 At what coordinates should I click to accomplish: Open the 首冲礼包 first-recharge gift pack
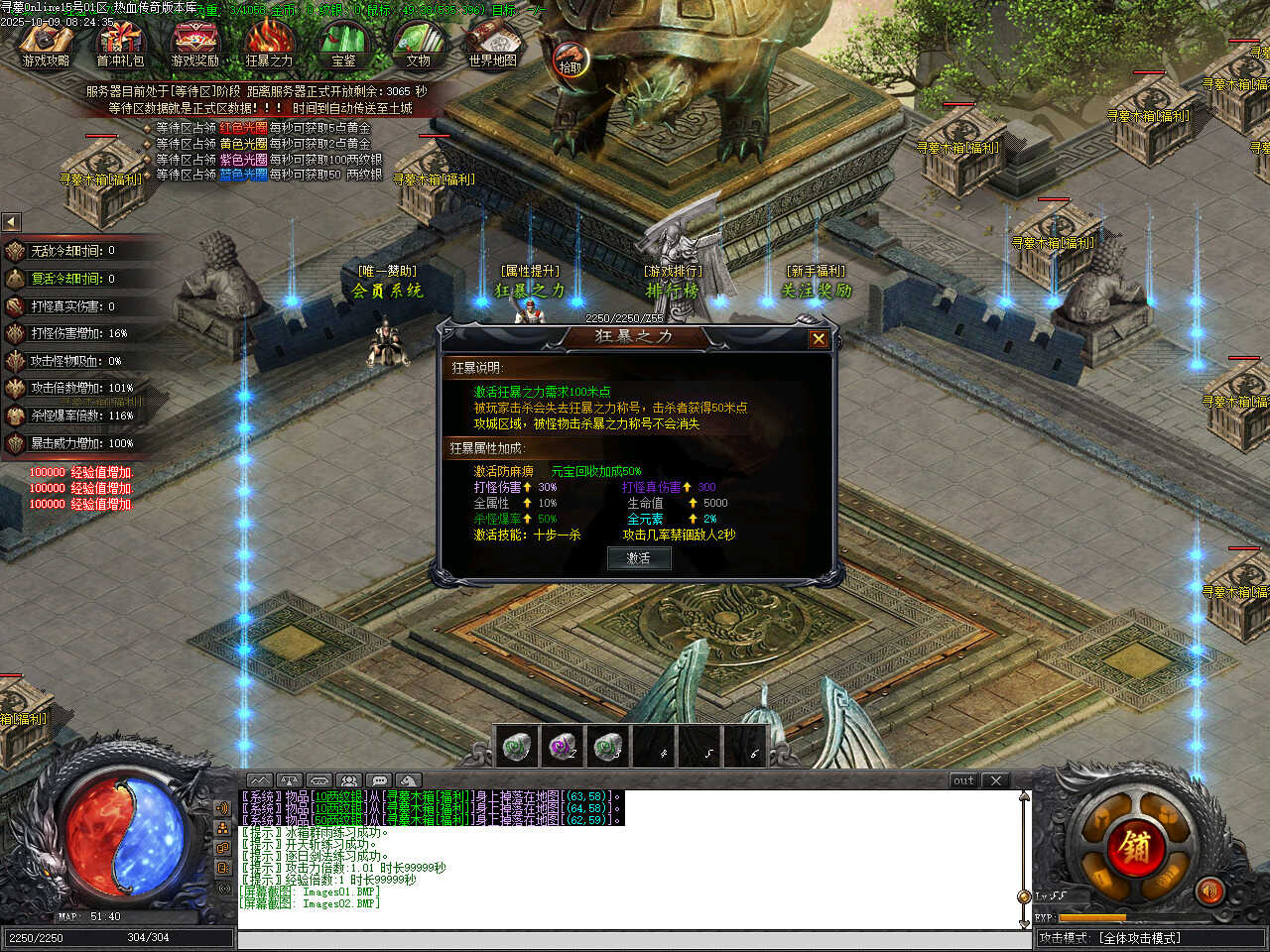(x=120, y=43)
